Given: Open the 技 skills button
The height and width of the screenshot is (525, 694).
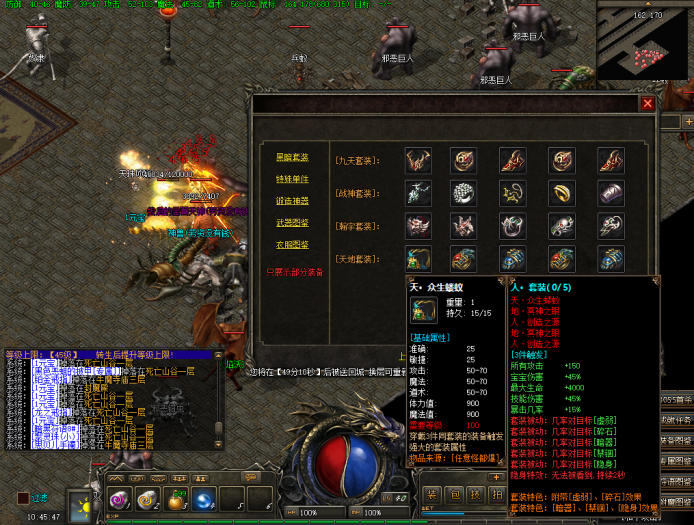Looking at the screenshot, I should click(x=474, y=495).
